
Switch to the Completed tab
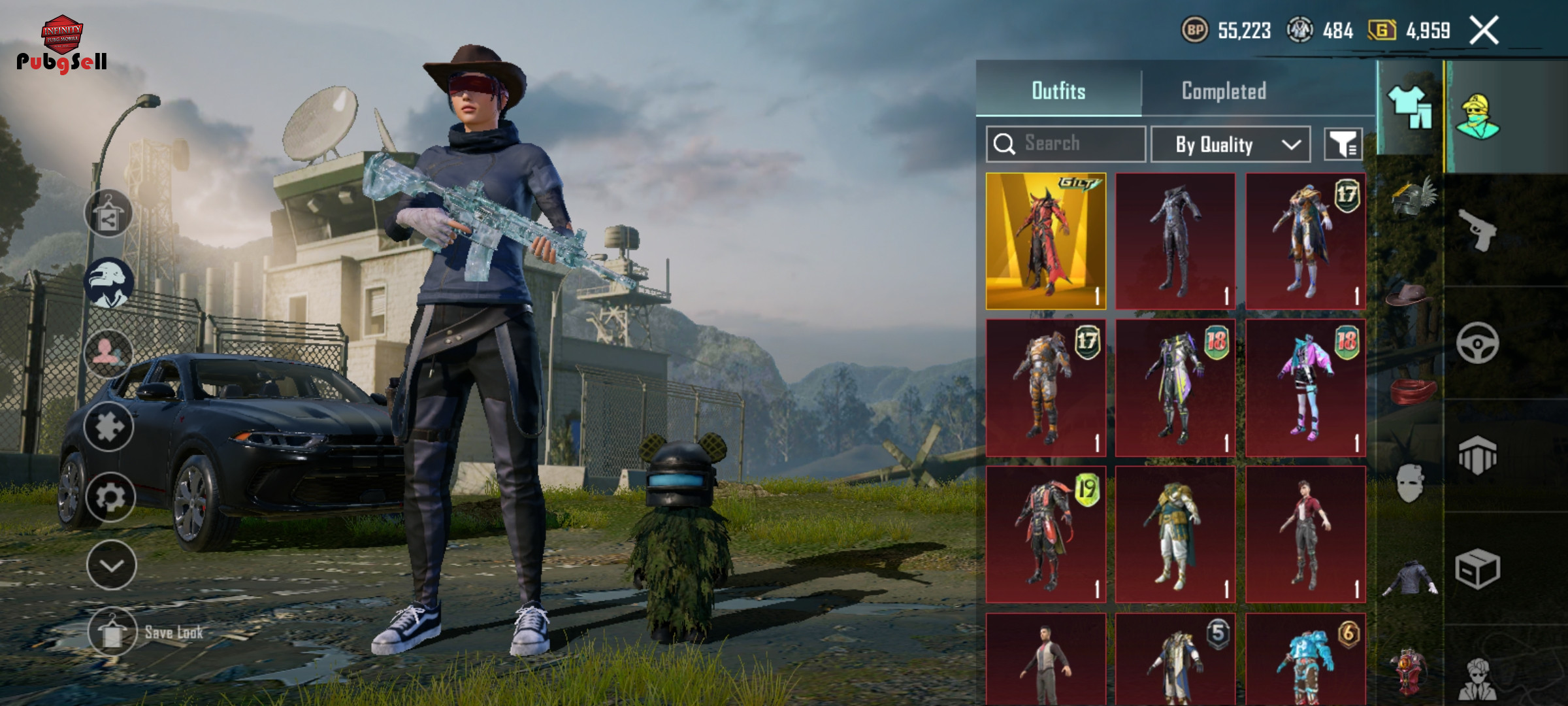pyautogui.click(x=1224, y=91)
